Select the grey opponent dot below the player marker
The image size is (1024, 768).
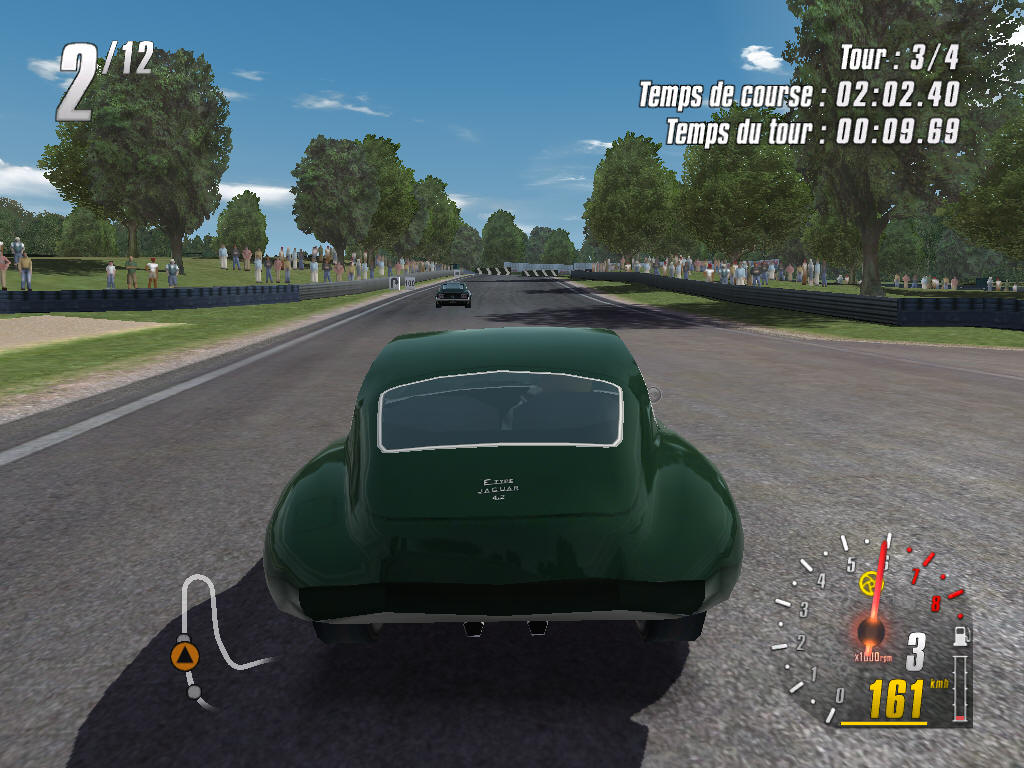coord(194,691)
